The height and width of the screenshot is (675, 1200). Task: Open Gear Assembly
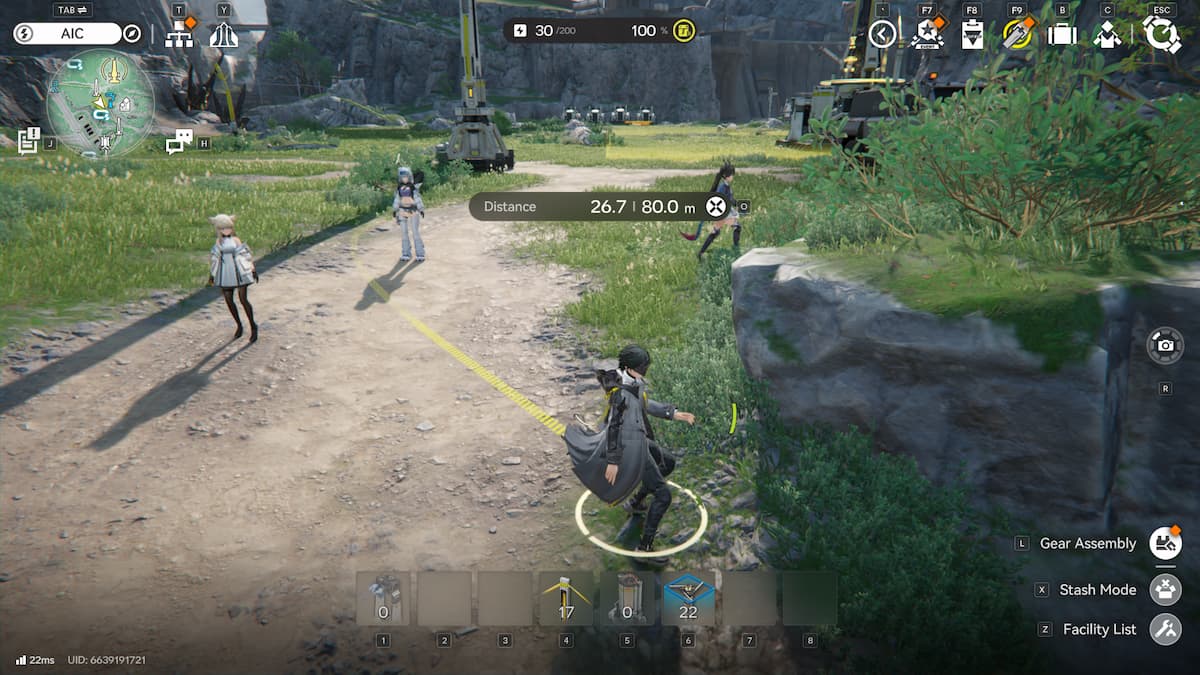(1165, 543)
